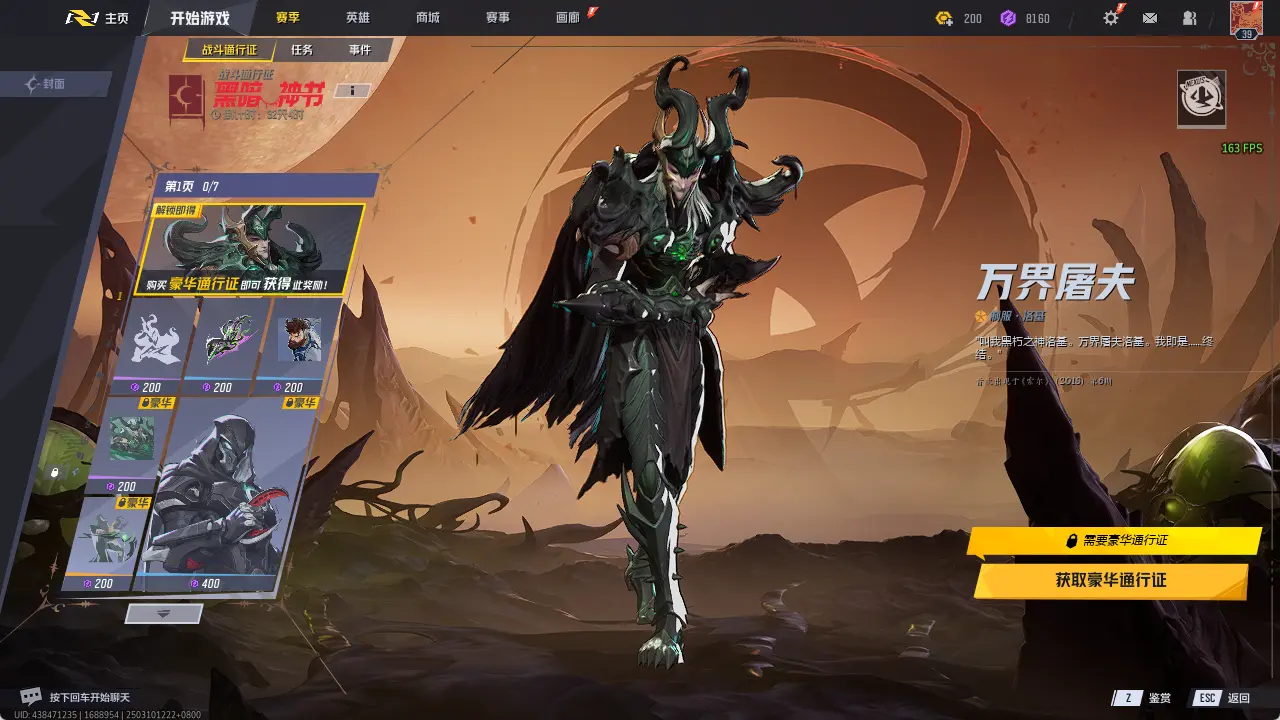This screenshot has height=720, width=1280.
Task: Select the 战斗通行证 battle pass tab
Action: pos(229,50)
